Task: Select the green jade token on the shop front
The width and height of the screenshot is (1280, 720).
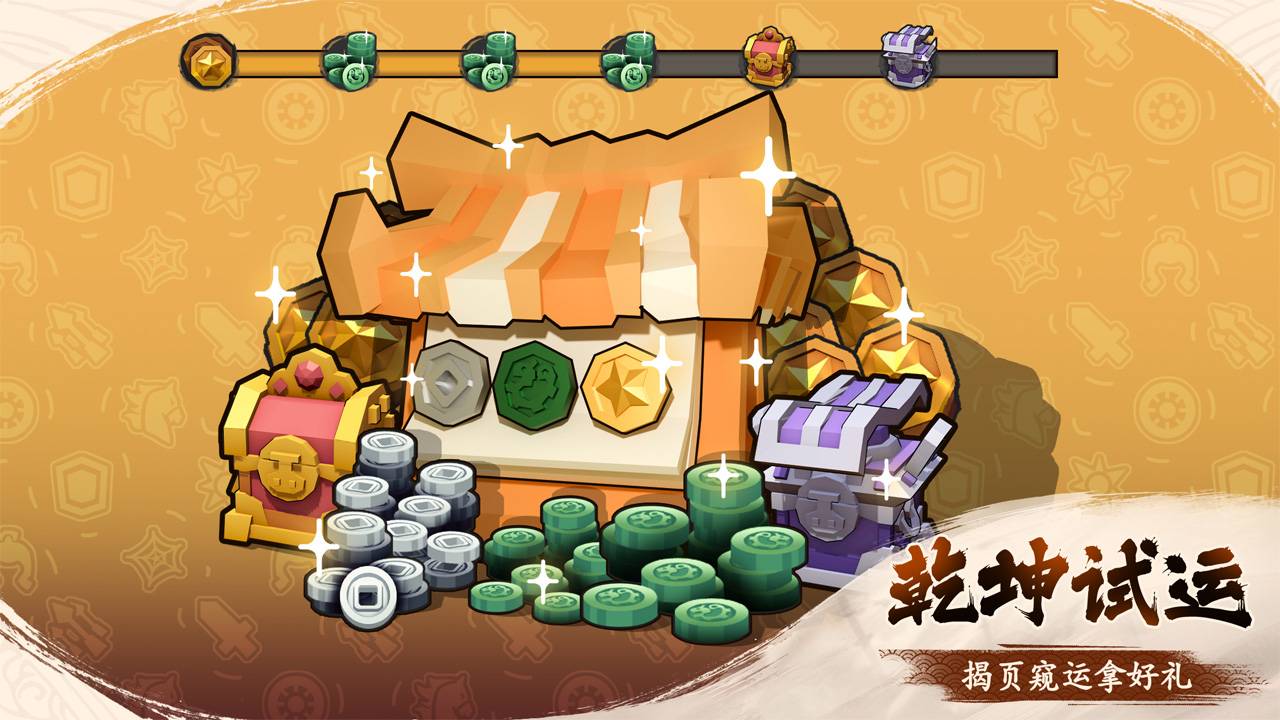Action: [533, 382]
